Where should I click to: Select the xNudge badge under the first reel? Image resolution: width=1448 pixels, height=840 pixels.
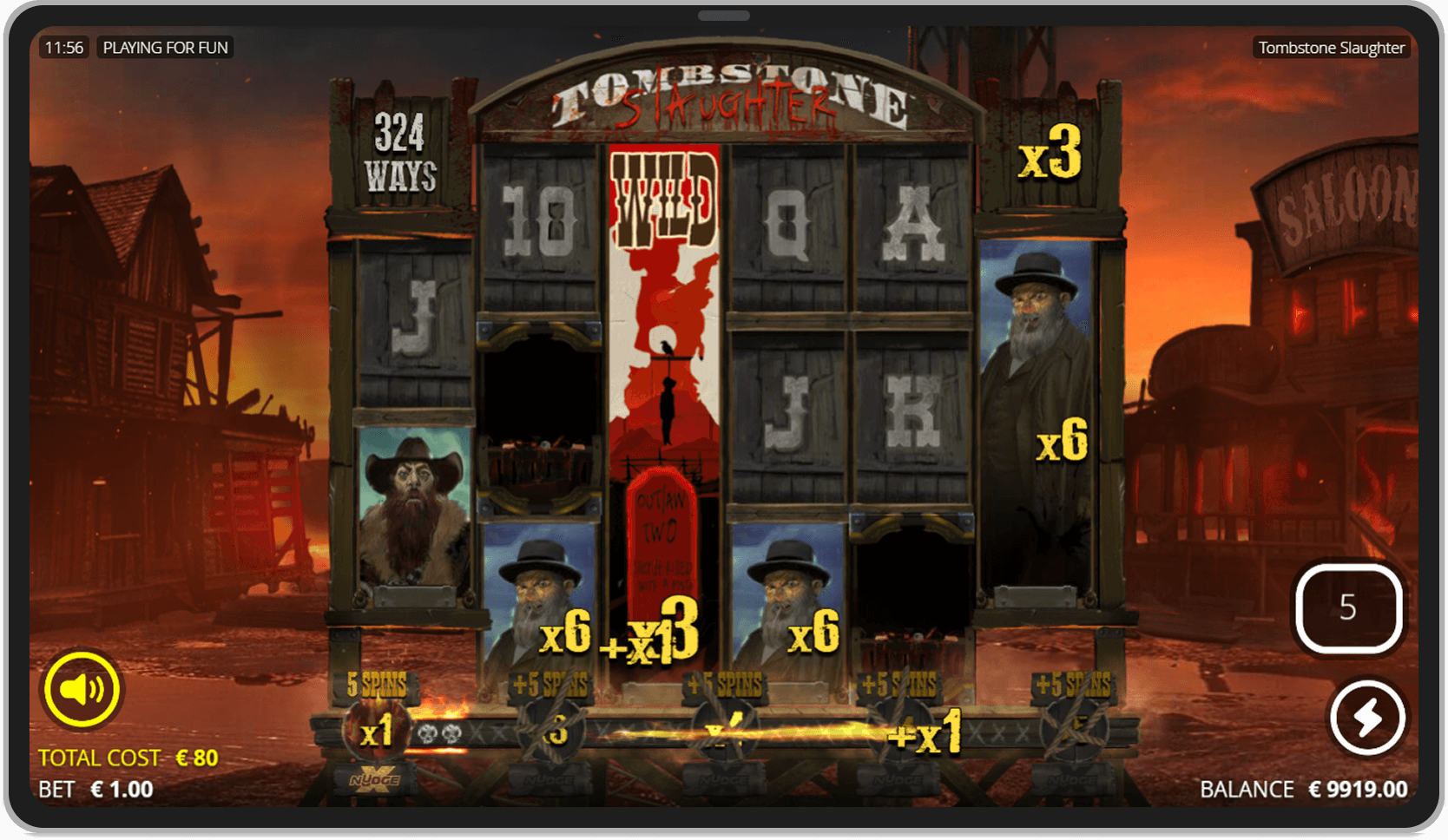coord(377,780)
